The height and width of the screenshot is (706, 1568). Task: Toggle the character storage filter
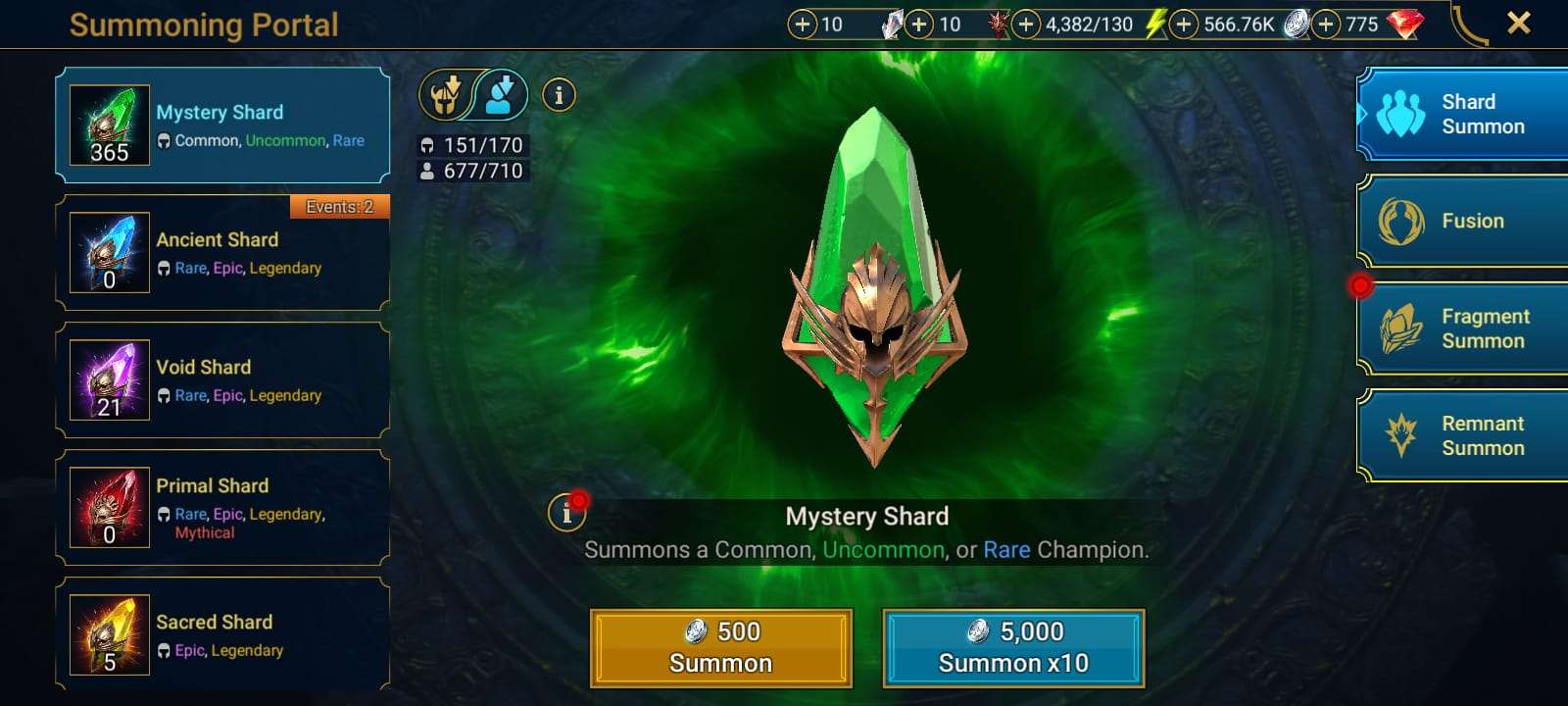pyautogui.click(x=500, y=95)
